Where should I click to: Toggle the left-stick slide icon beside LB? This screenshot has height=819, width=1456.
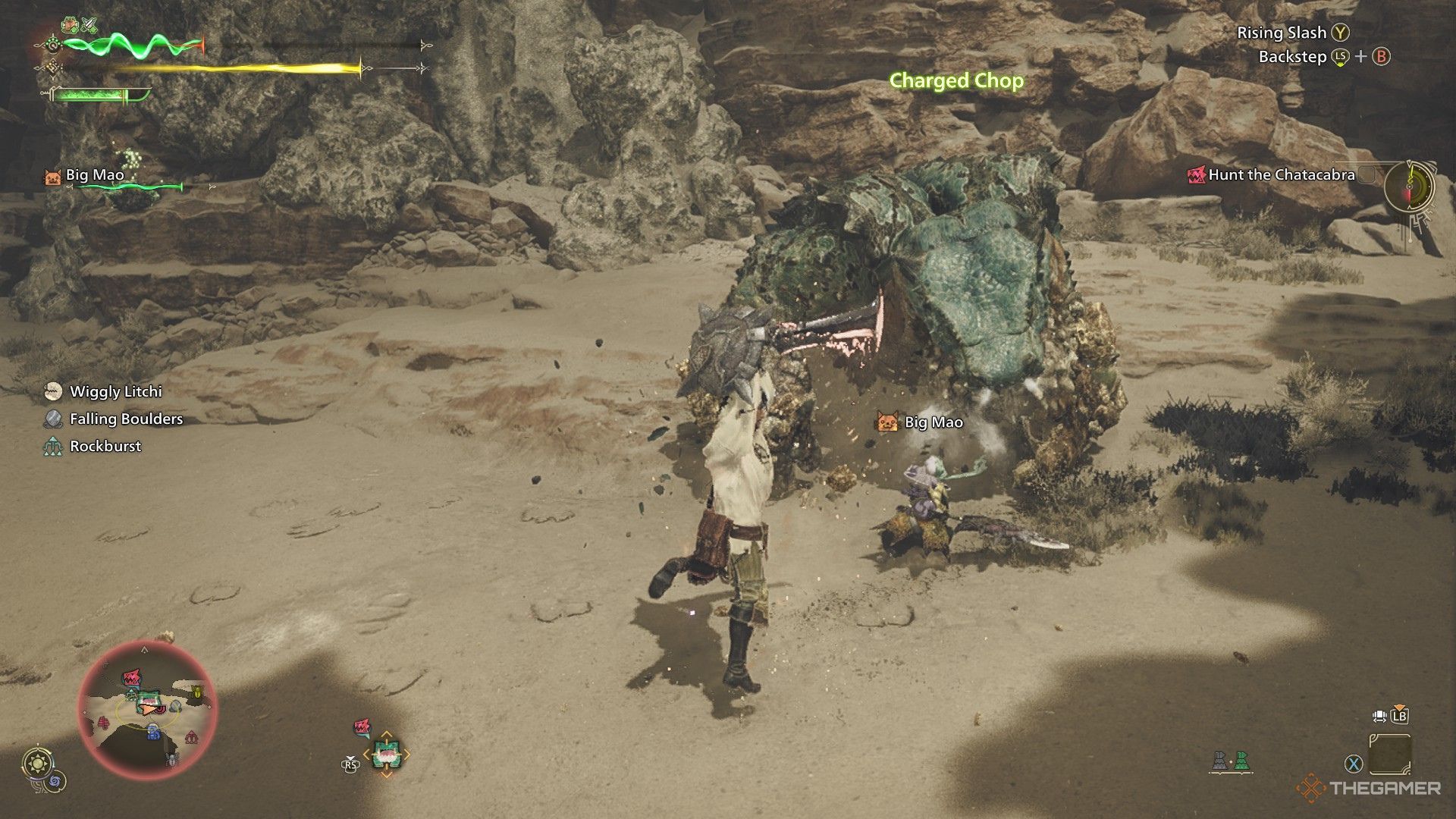(x=1380, y=717)
